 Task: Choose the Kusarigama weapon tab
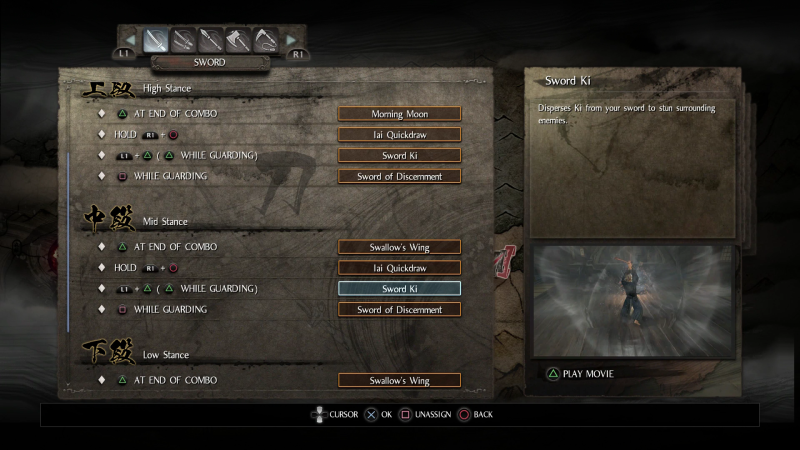(266, 40)
